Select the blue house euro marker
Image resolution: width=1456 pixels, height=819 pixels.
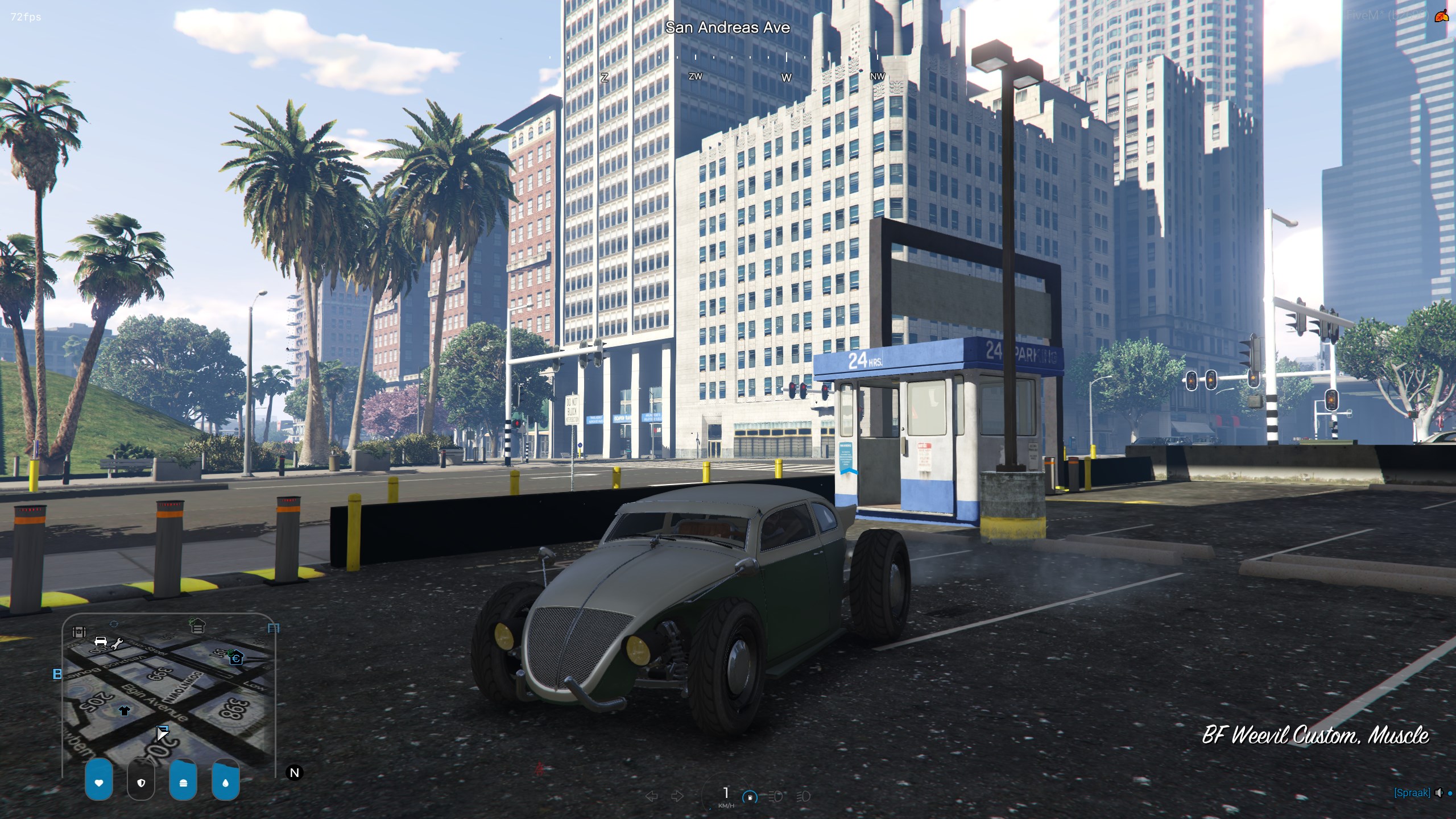point(236,659)
